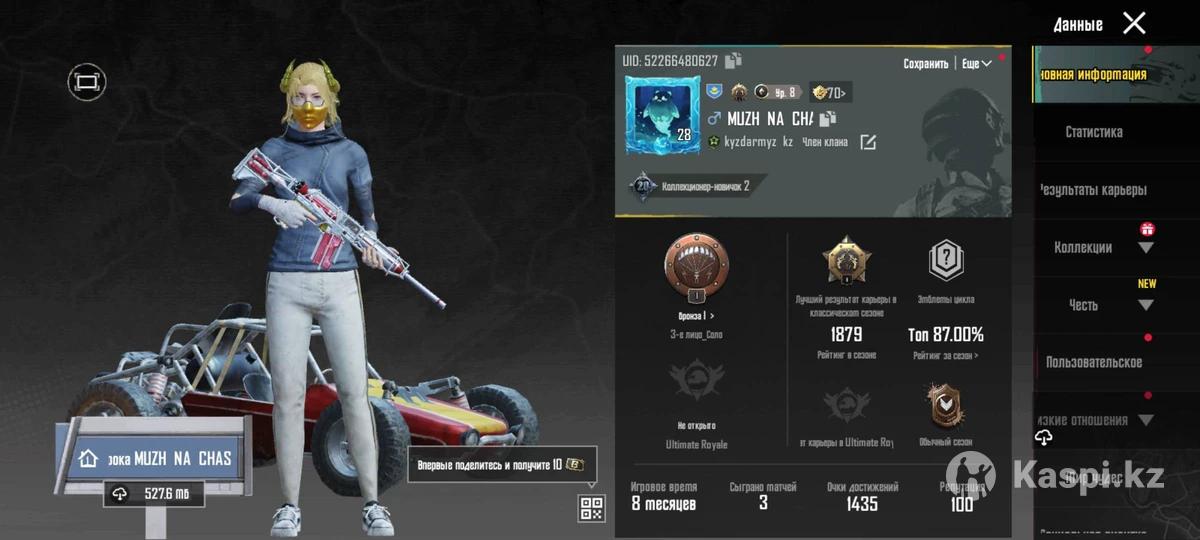Close the profile data screen
This screenshot has width=1200, height=540.
click(x=1134, y=23)
